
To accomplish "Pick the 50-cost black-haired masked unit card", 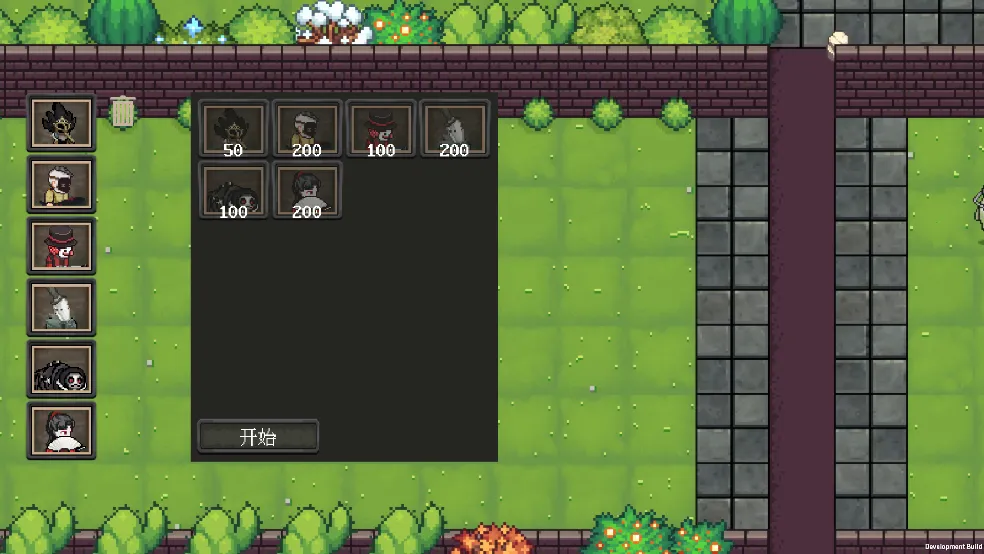I will click(234, 129).
